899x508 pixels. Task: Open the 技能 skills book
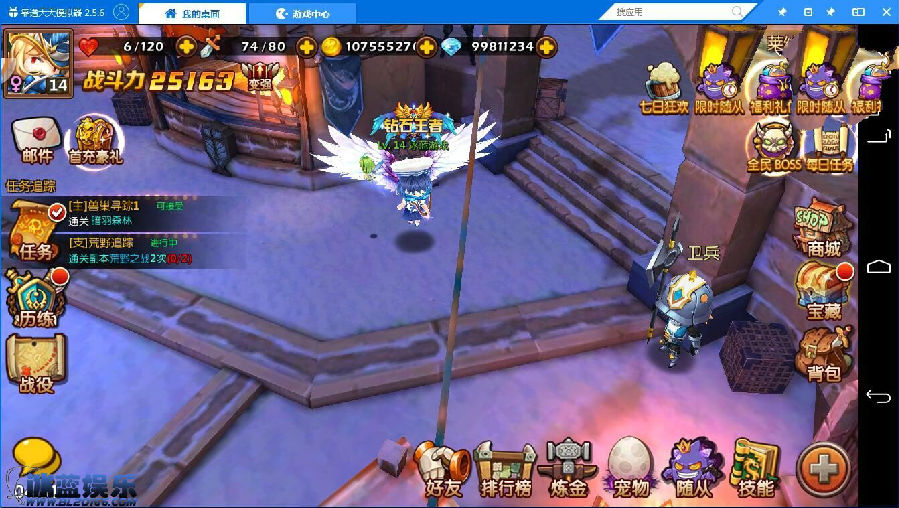(755, 468)
